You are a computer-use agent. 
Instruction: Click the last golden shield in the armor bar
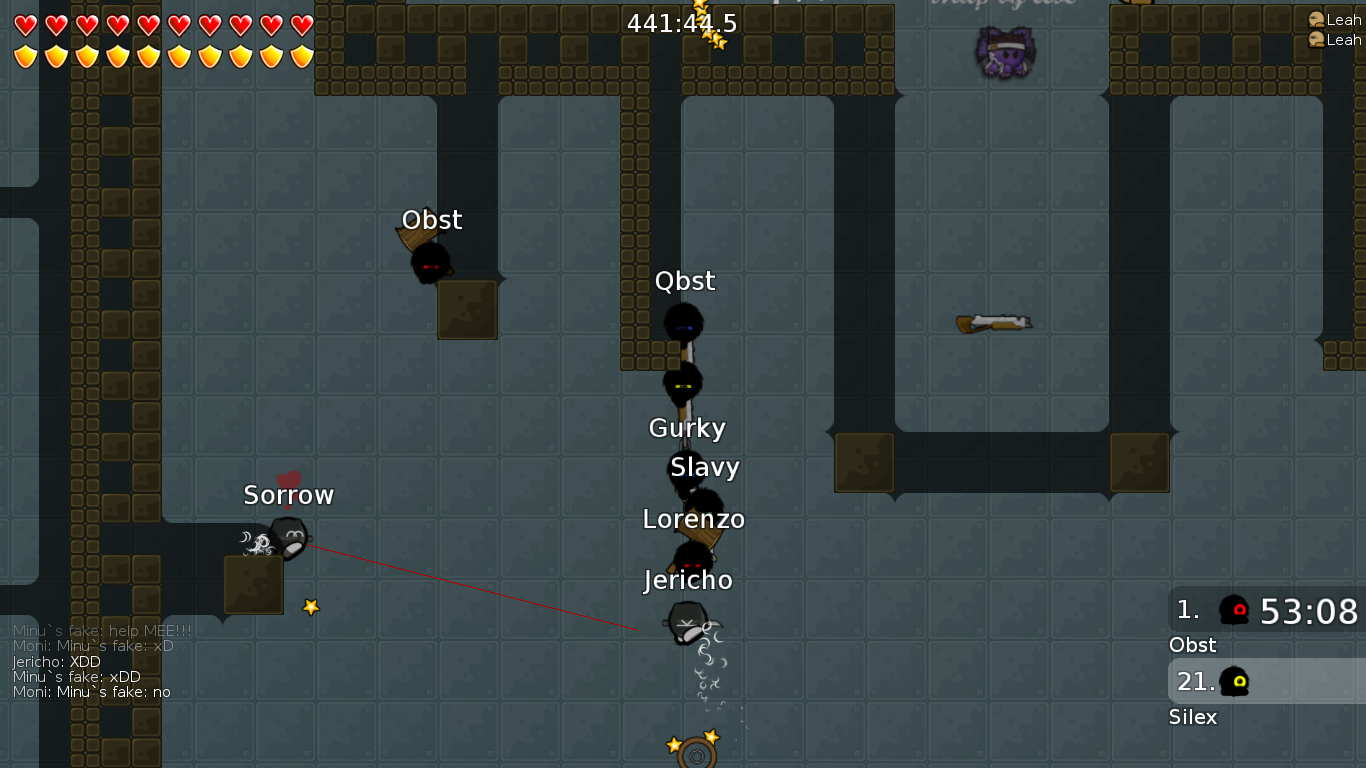point(299,55)
